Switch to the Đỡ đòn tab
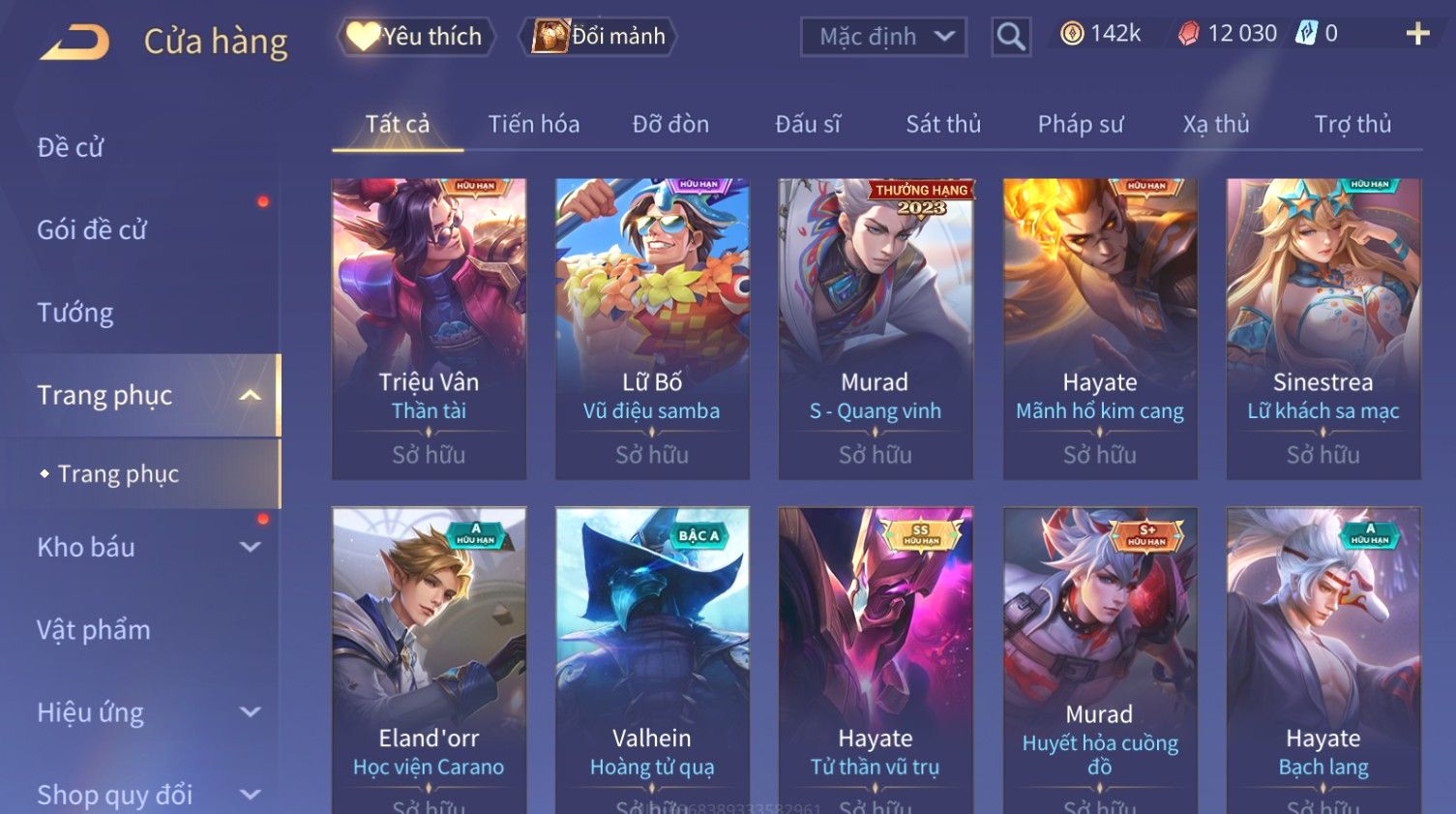Screen dimensions: 1456x814 [670, 125]
